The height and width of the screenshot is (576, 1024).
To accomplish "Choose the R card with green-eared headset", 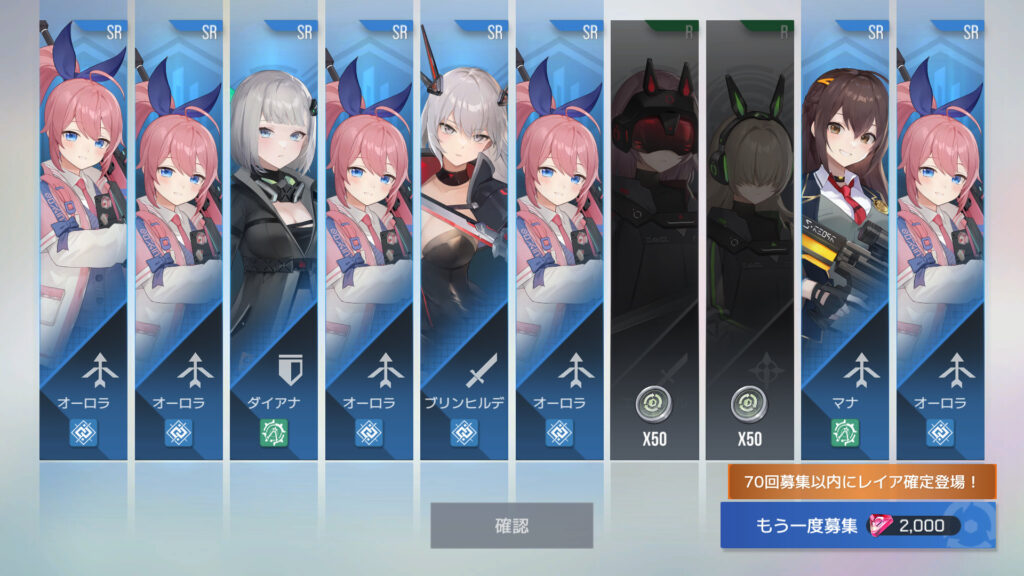I will 749,240.
